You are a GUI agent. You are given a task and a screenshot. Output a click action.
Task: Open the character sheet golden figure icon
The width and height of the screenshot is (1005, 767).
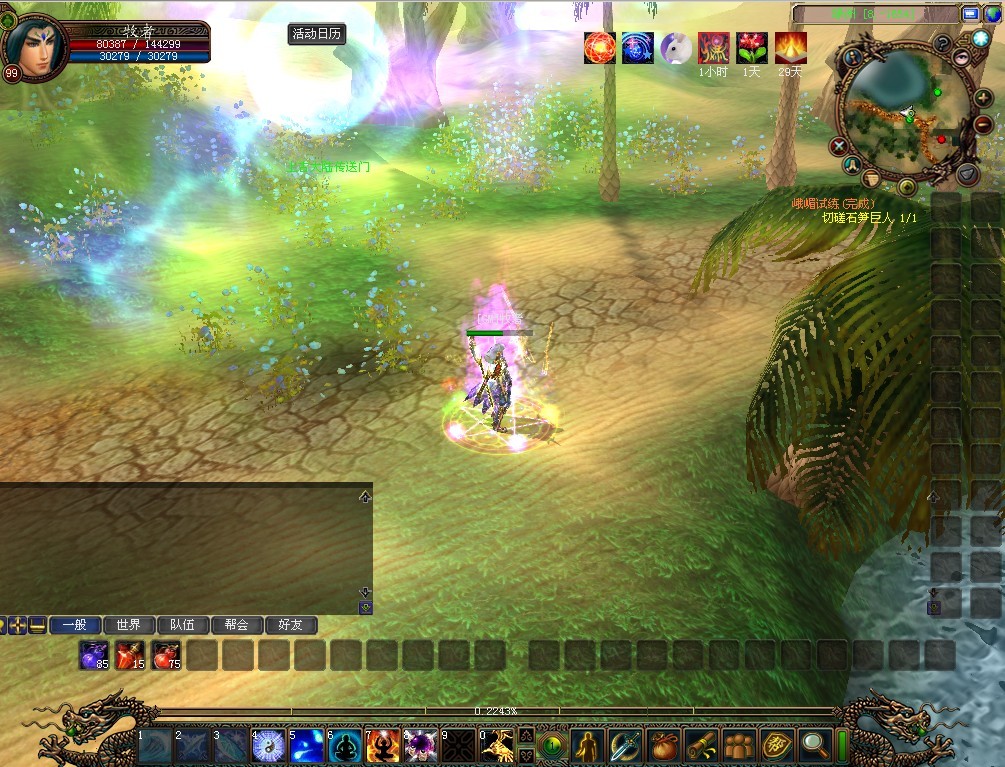coord(587,746)
